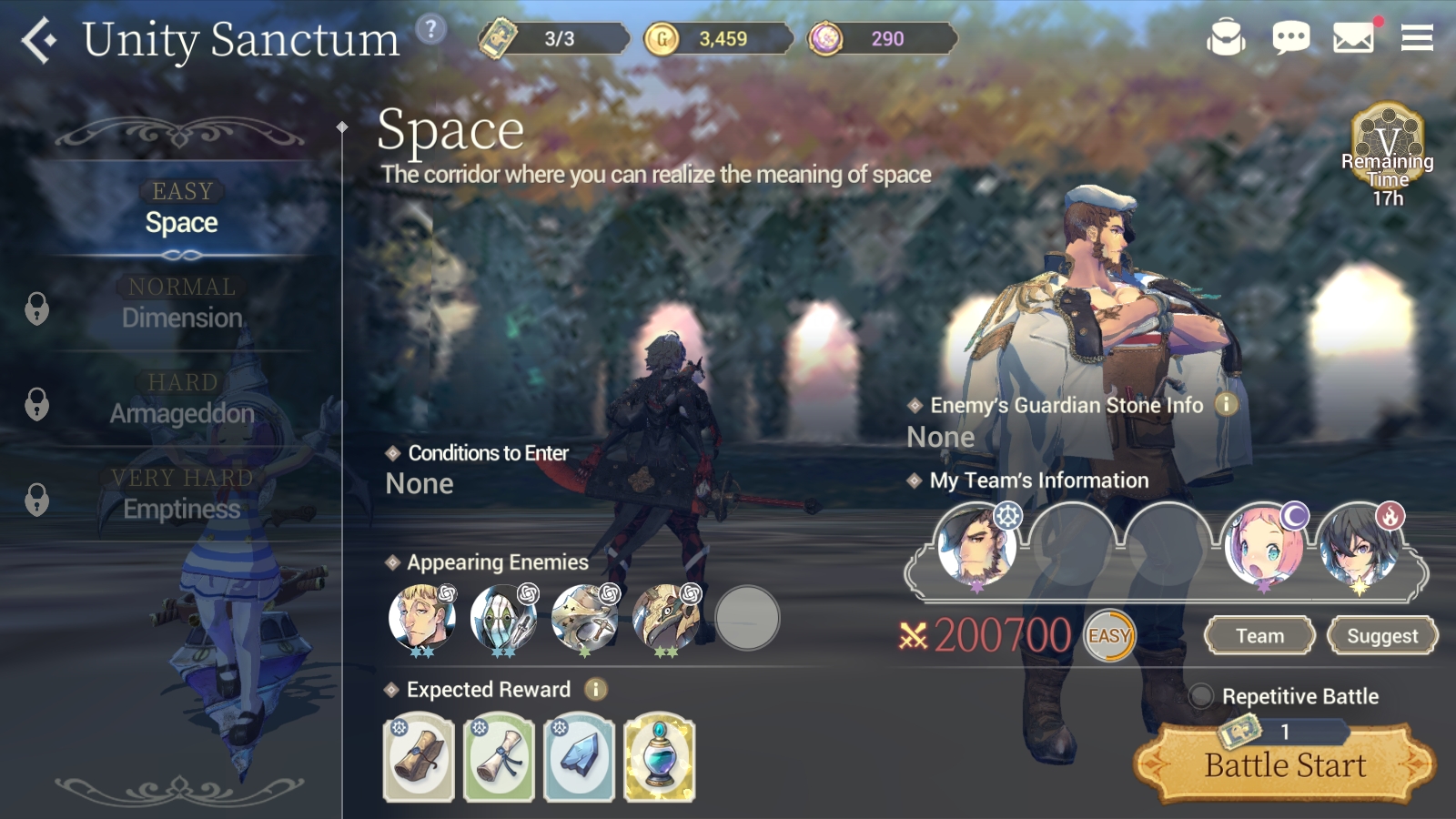Viewport: 1456px width, 819px height.
Task: Show Enemy's Guardian Stone Info details
Action: (1227, 404)
